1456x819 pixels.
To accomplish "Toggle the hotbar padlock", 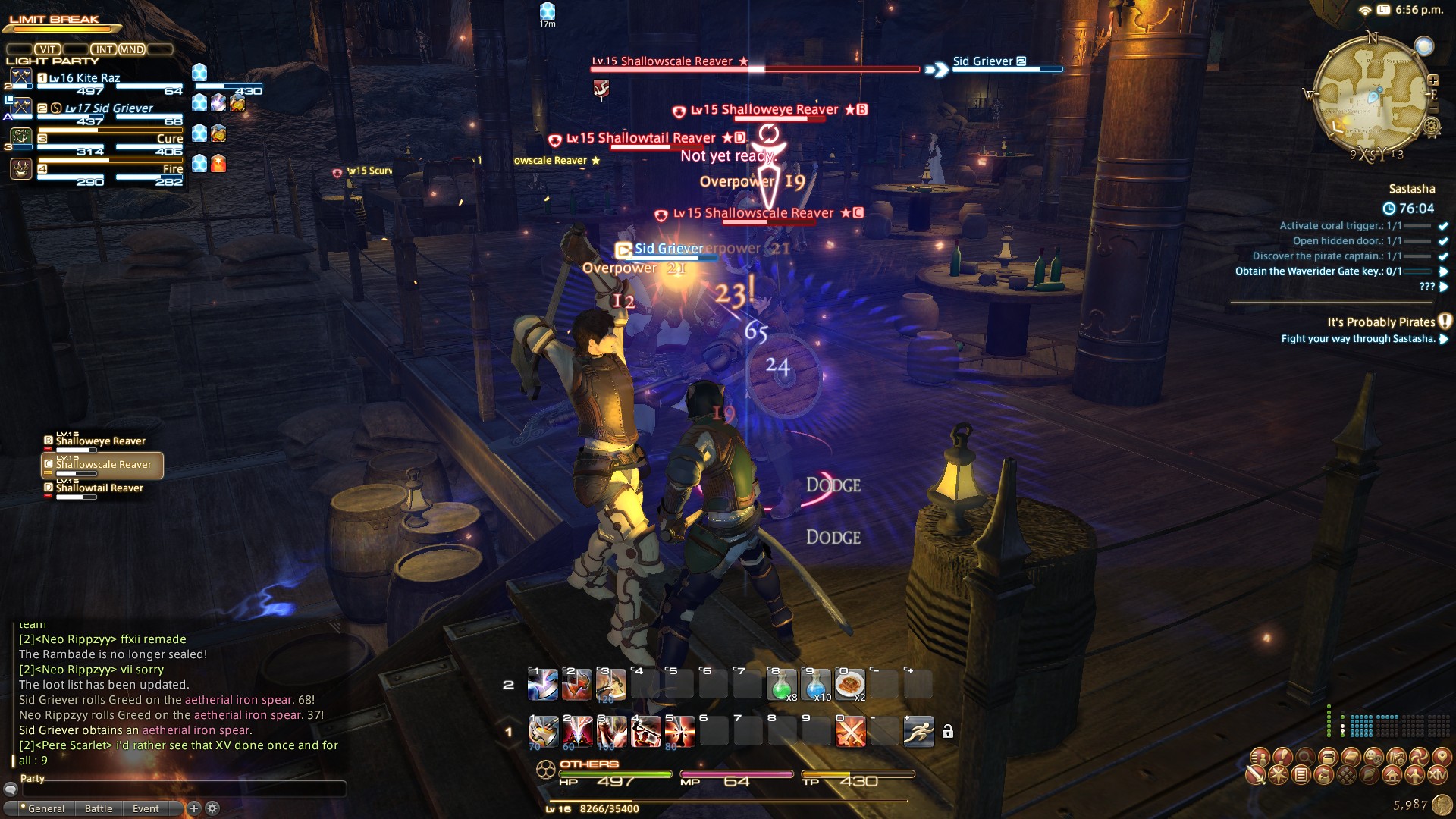I will point(948,732).
